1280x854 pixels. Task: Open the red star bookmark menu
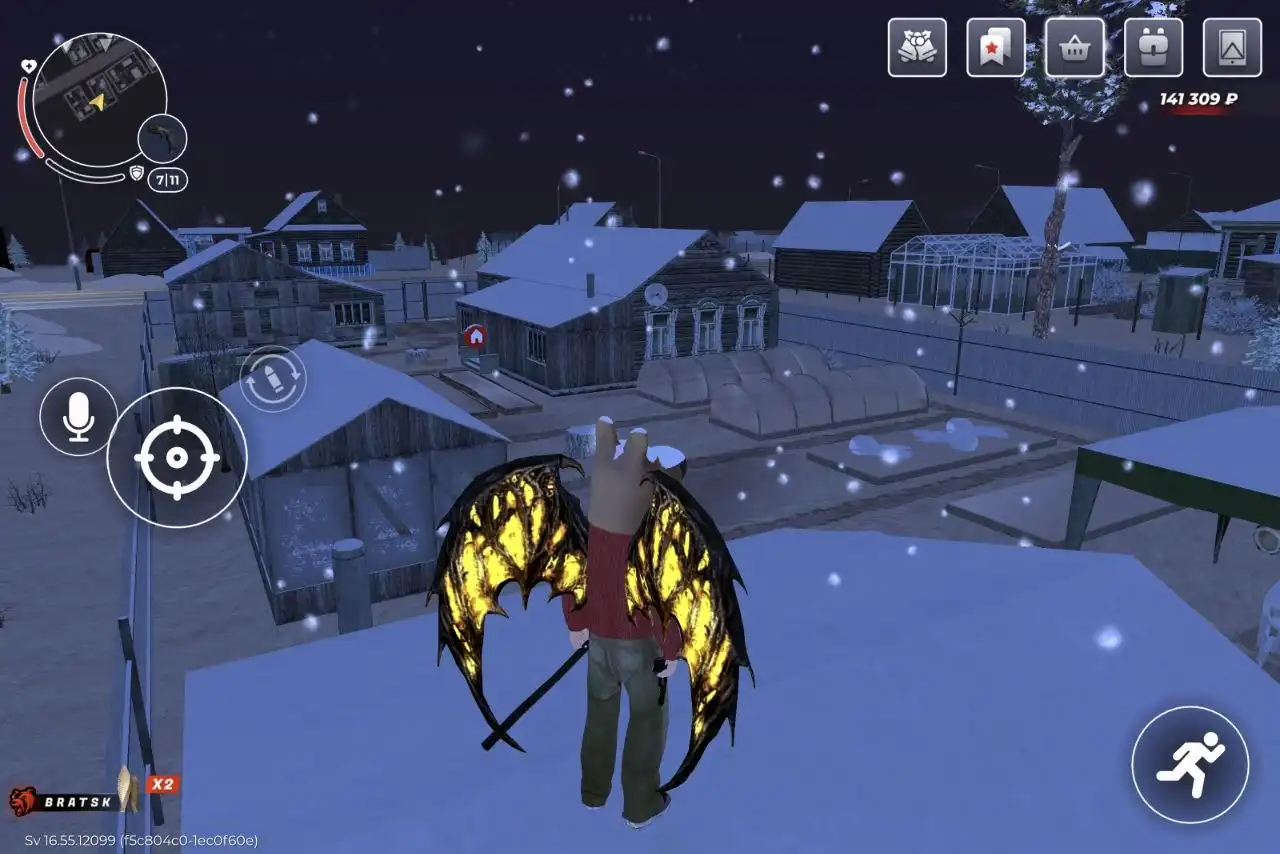[996, 47]
